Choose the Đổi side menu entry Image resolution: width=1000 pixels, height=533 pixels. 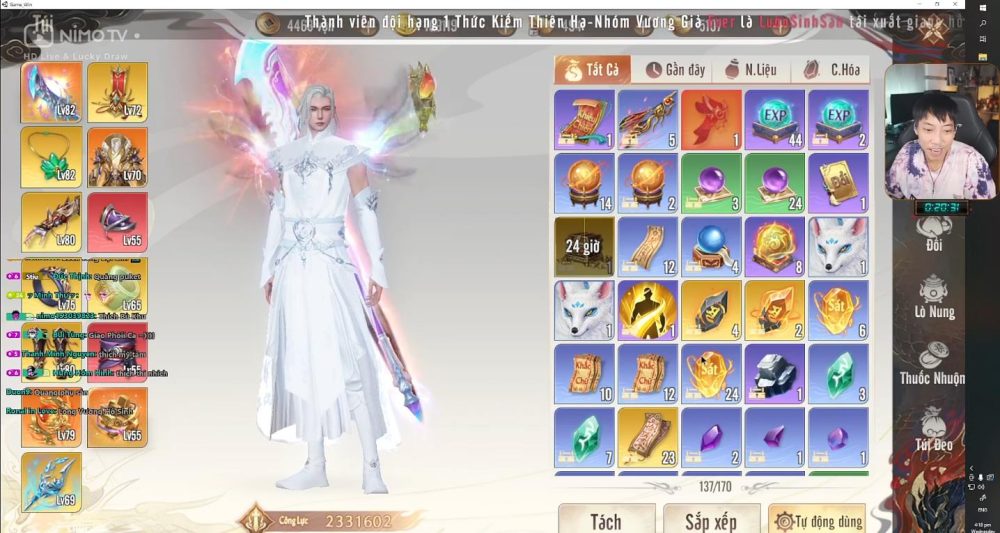(x=934, y=230)
